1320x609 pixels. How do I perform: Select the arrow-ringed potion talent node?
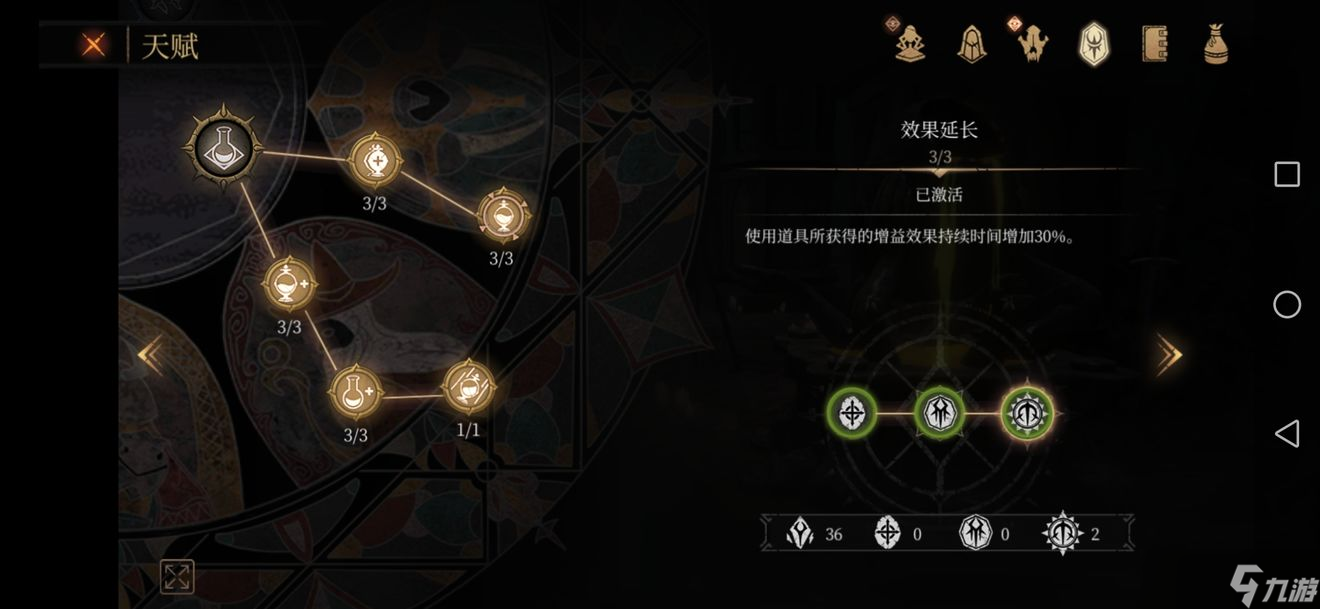501,215
